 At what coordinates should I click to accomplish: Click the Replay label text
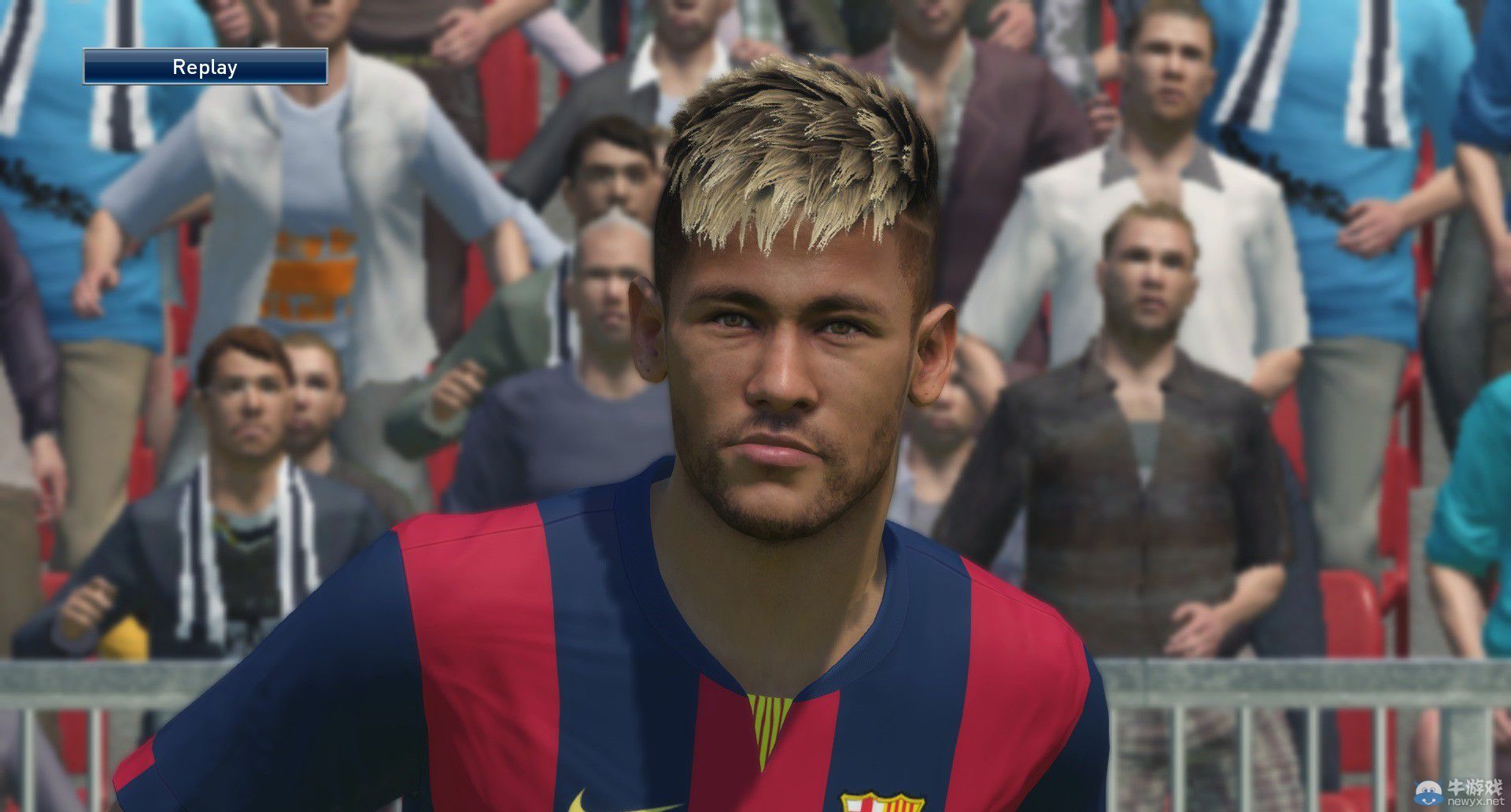(205, 66)
